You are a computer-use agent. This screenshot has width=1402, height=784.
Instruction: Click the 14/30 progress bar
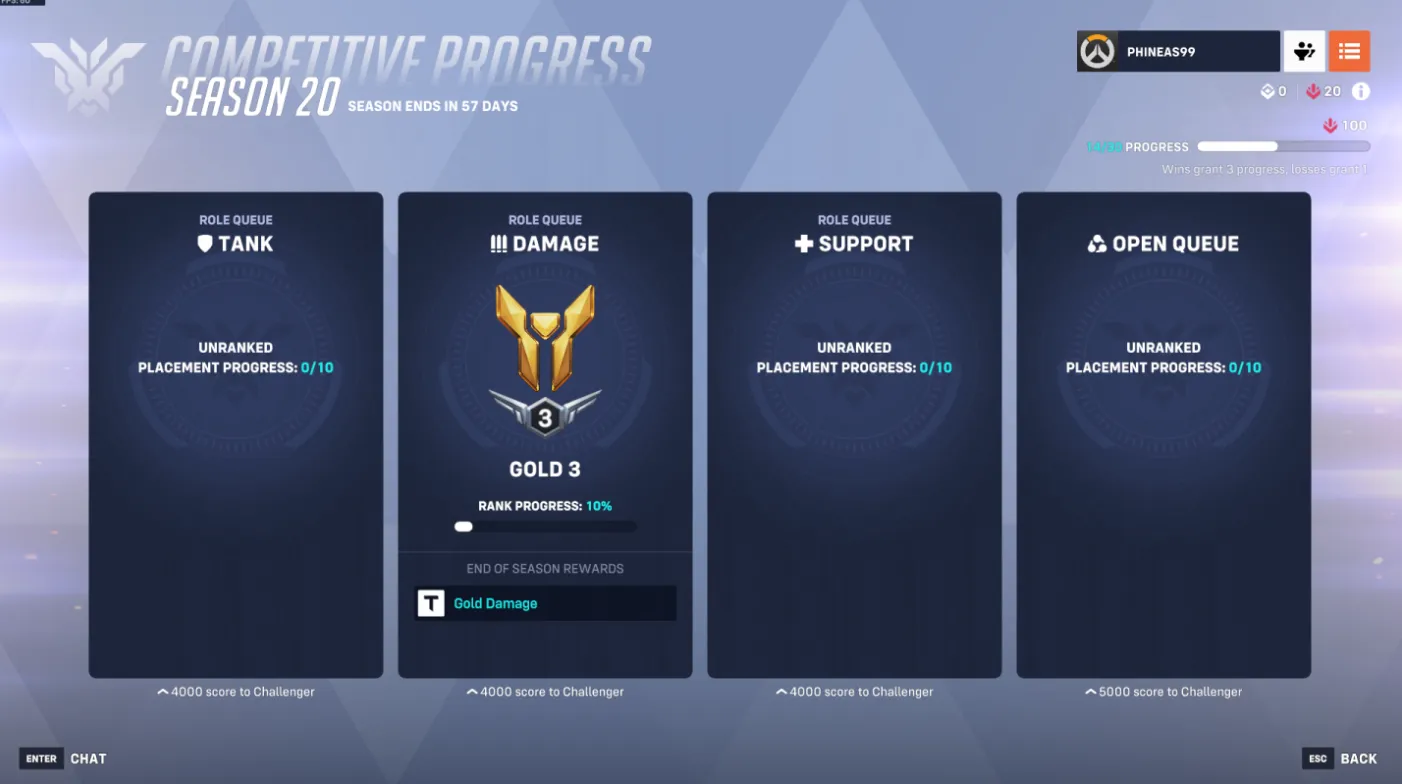click(1283, 146)
